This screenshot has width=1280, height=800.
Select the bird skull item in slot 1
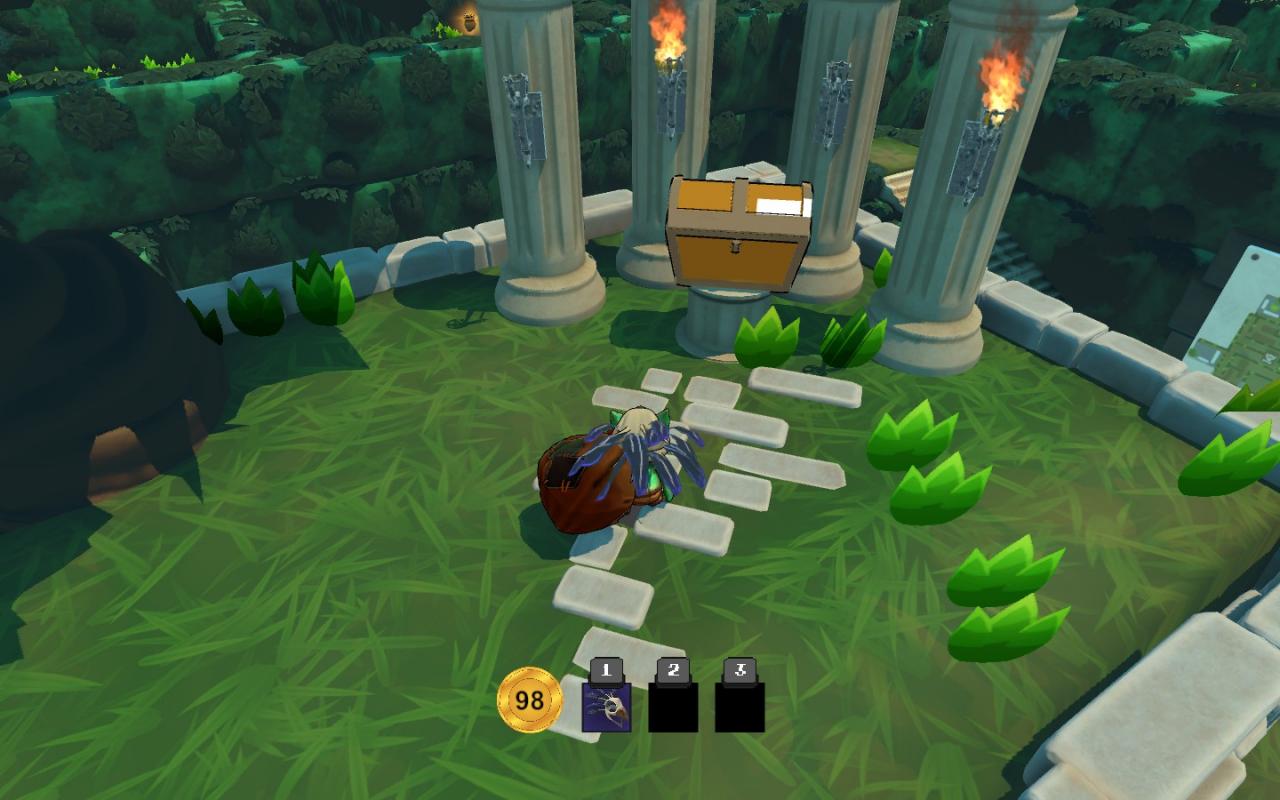point(606,706)
